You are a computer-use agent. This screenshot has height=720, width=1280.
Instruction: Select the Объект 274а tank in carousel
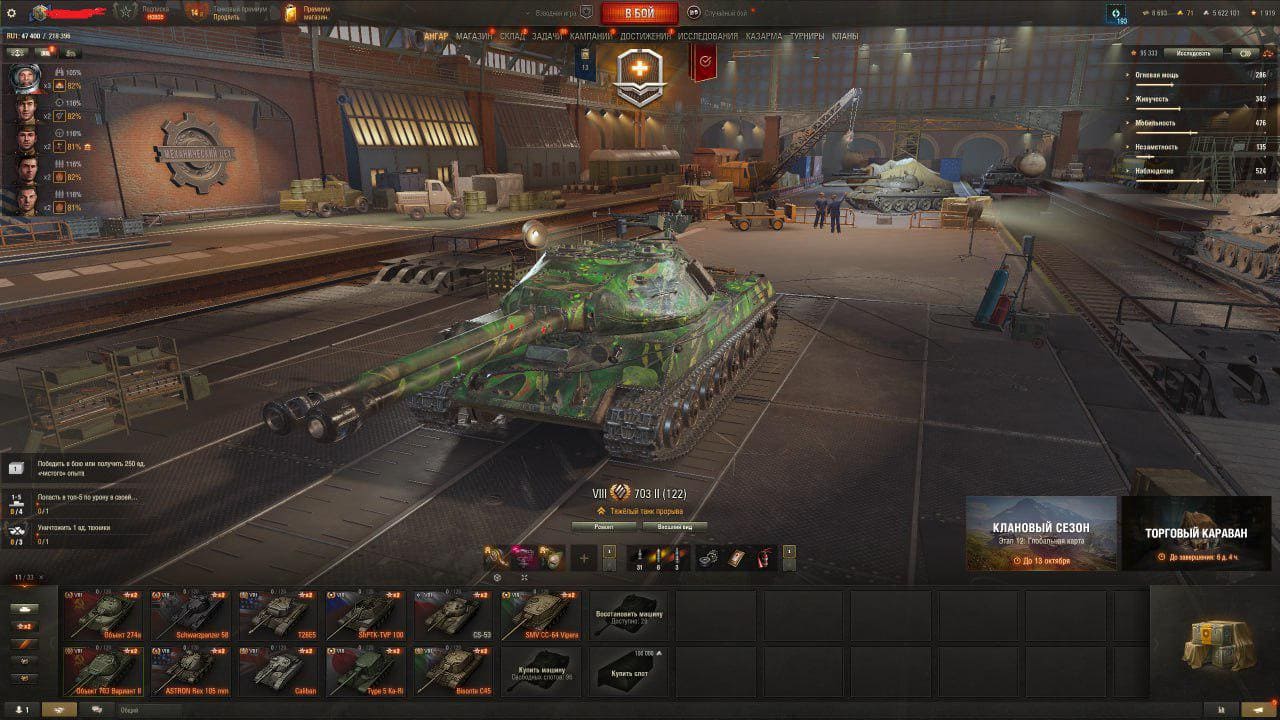tap(101, 614)
